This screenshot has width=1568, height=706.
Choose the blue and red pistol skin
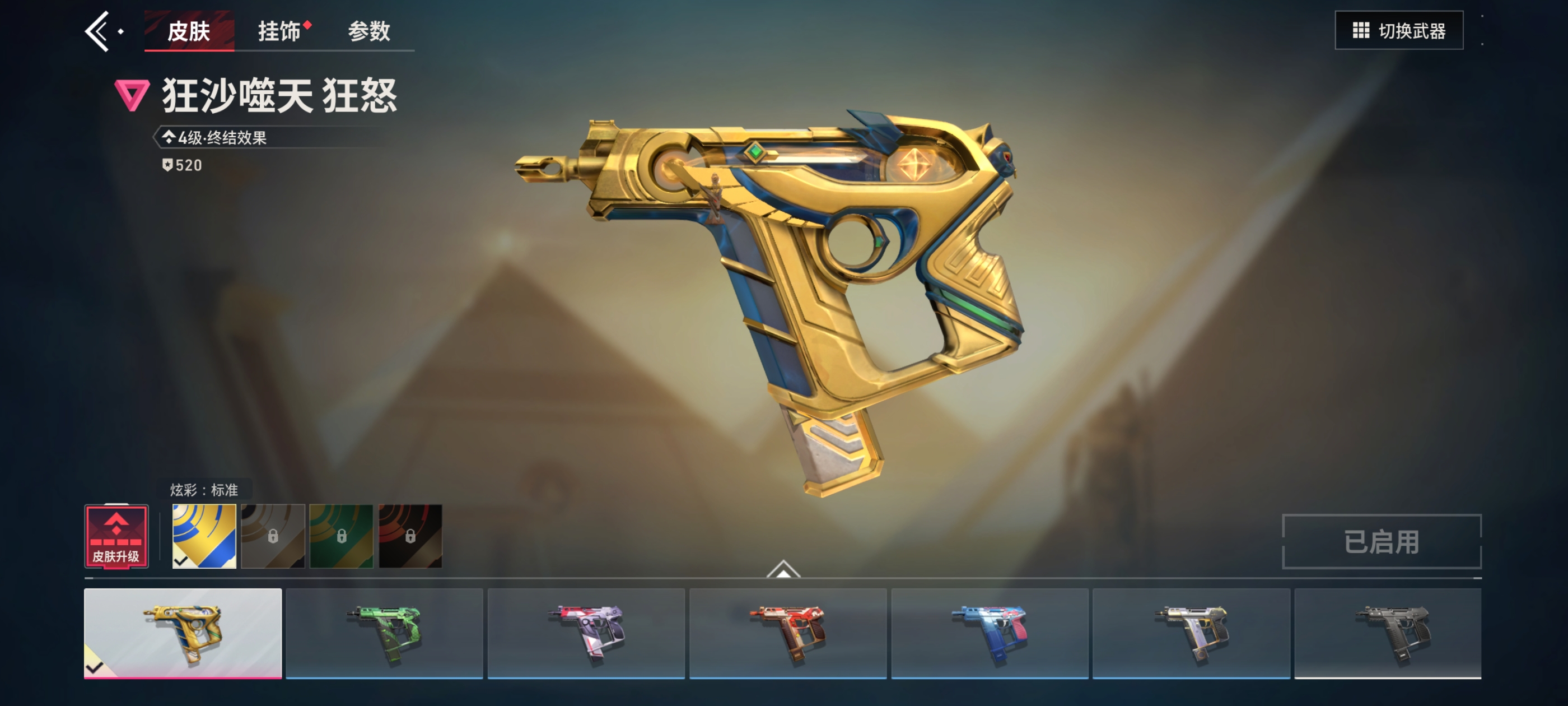pyautogui.click(x=990, y=633)
